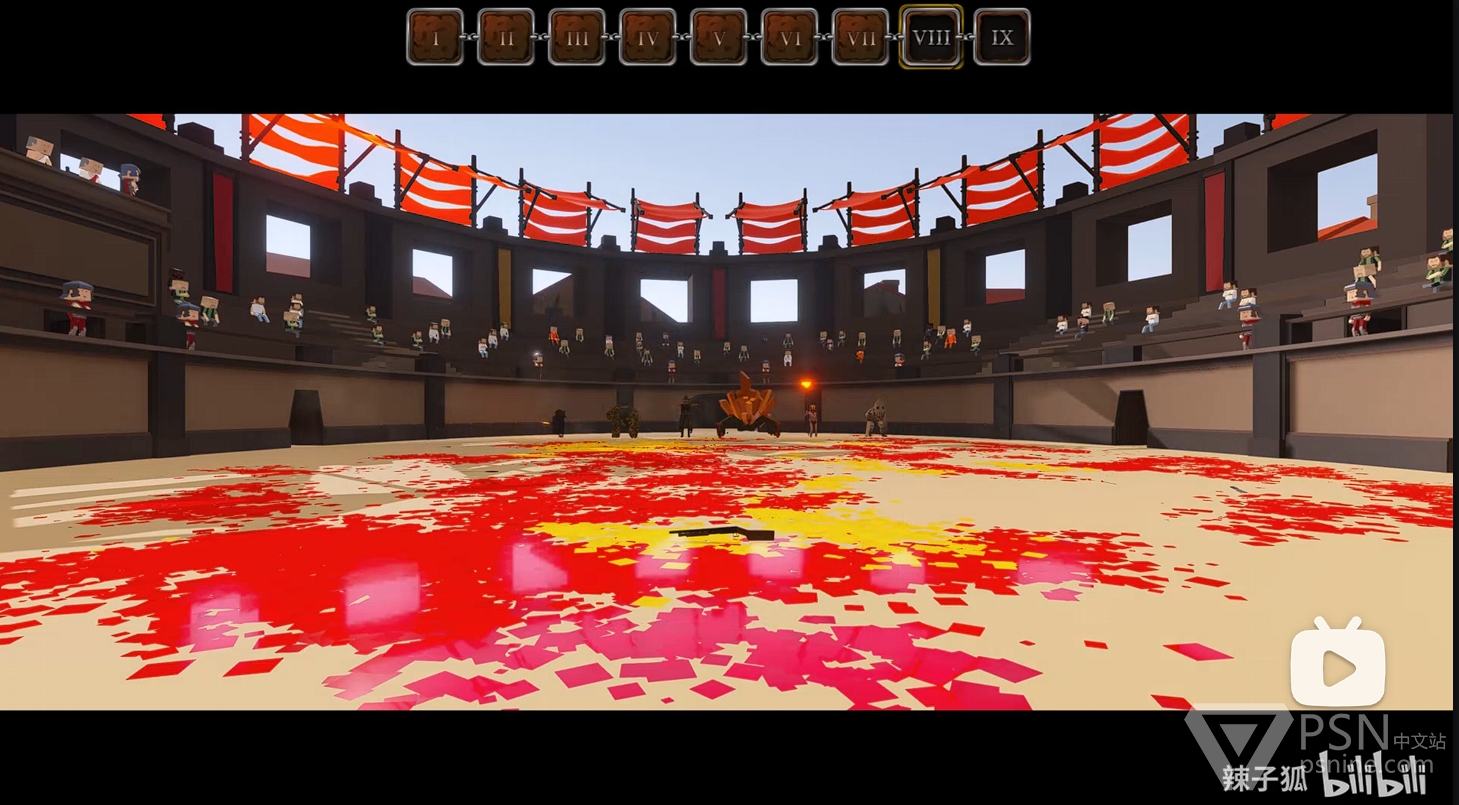Click the bilibili play button overlay
This screenshot has width=1459, height=805.
[1337, 666]
